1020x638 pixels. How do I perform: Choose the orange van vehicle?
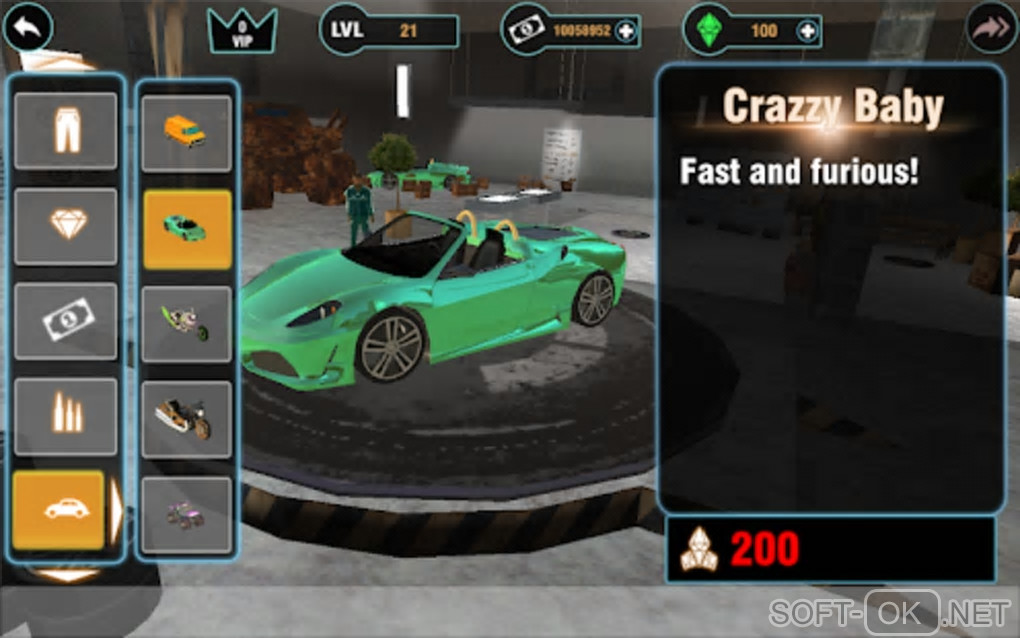click(x=186, y=133)
